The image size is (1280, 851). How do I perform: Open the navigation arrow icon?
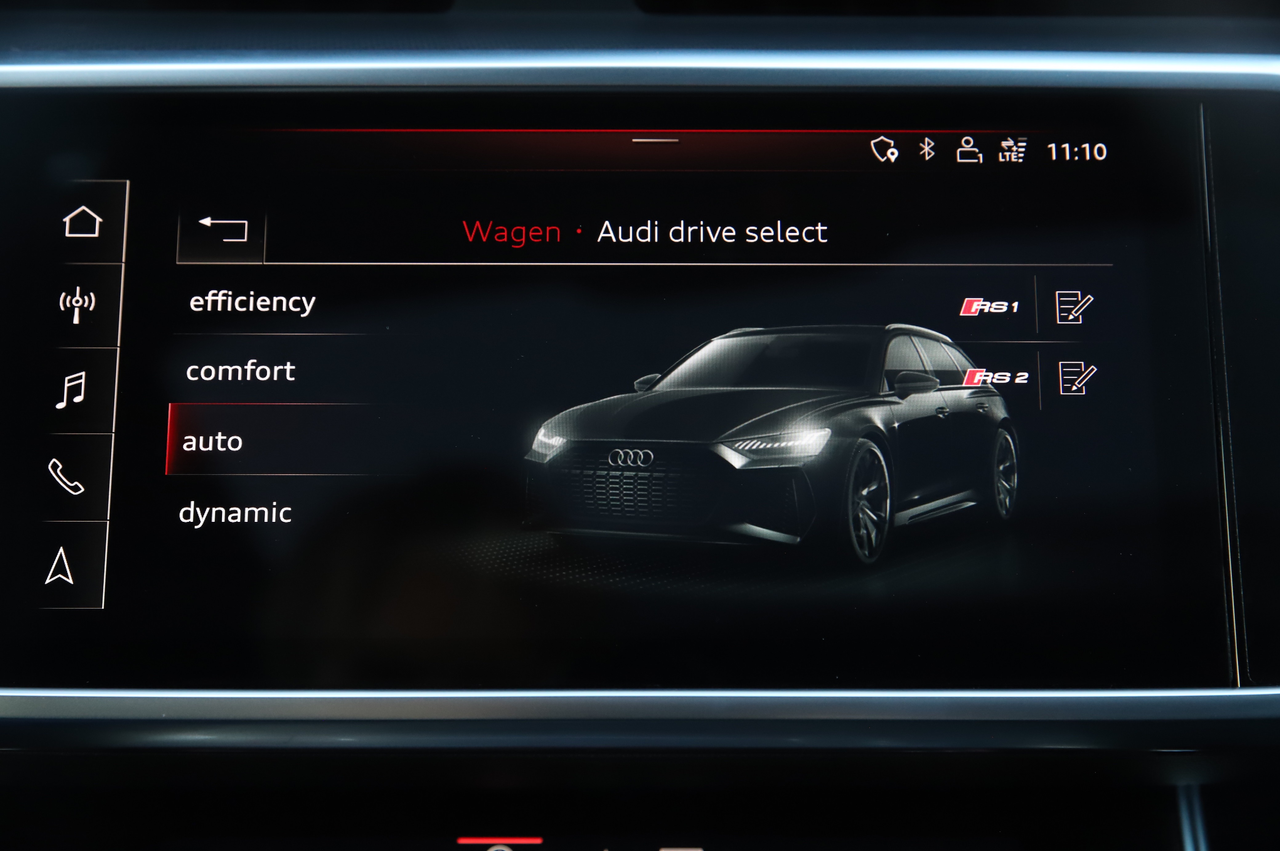click(x=60, y=566)
